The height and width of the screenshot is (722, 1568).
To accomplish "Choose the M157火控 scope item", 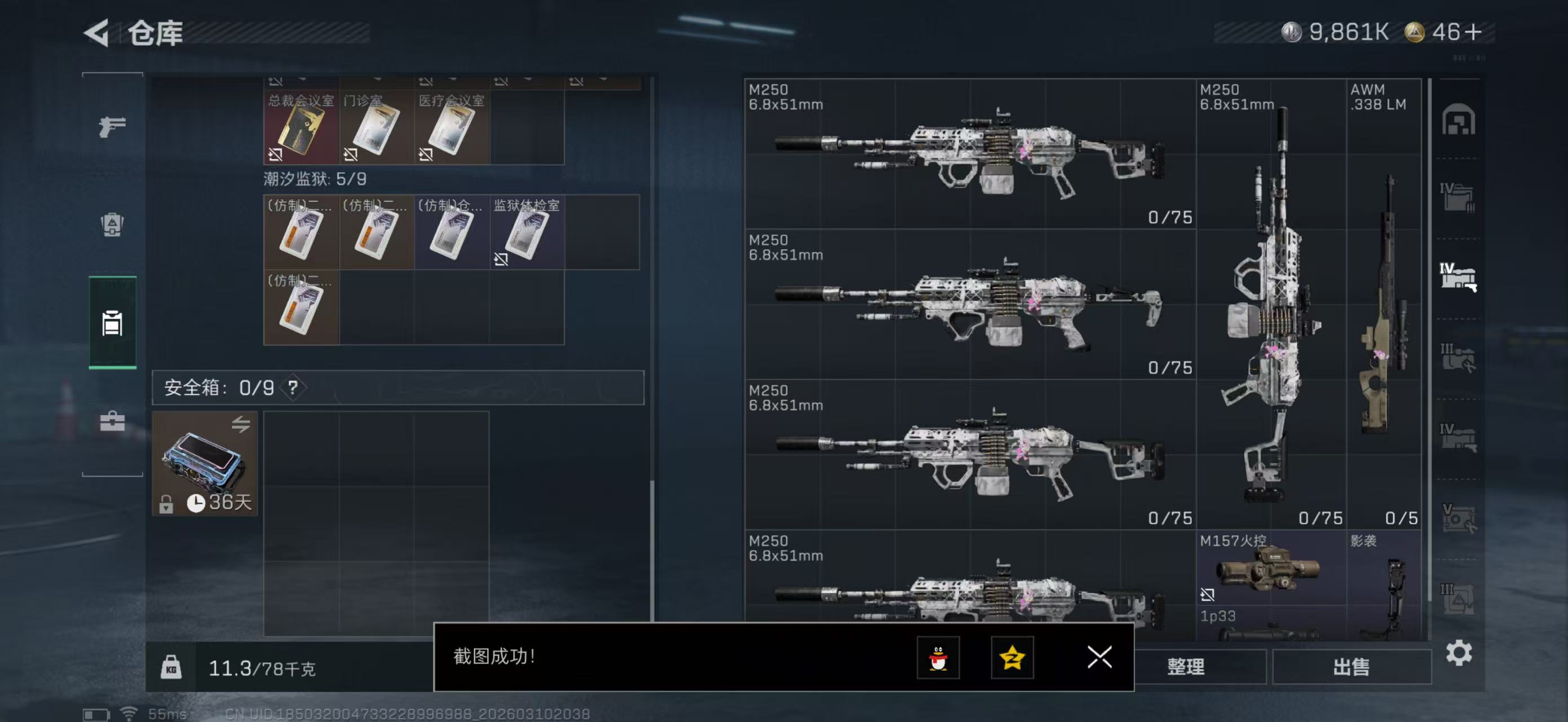I will click(1271, 569).
